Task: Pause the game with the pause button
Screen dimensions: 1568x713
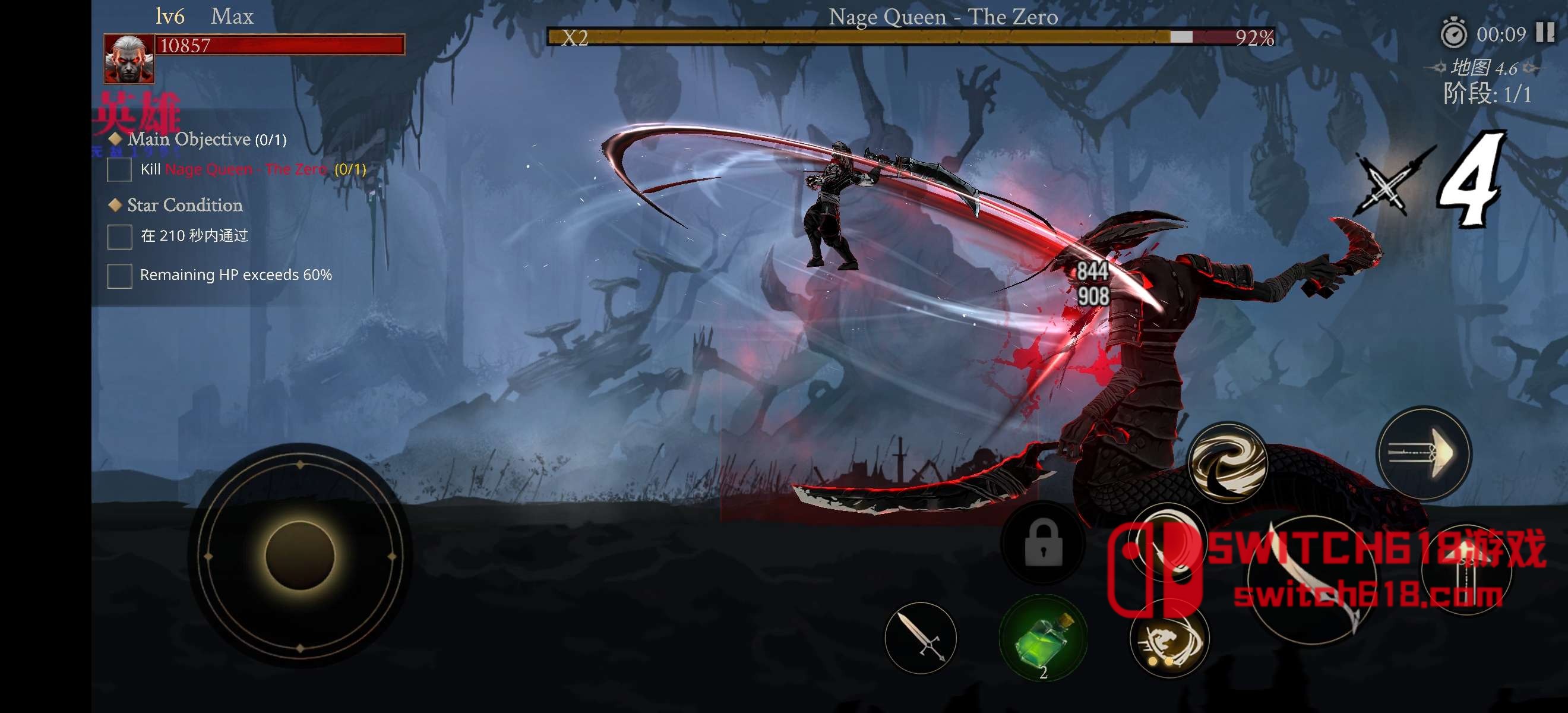Action: tap(1545, 32)
